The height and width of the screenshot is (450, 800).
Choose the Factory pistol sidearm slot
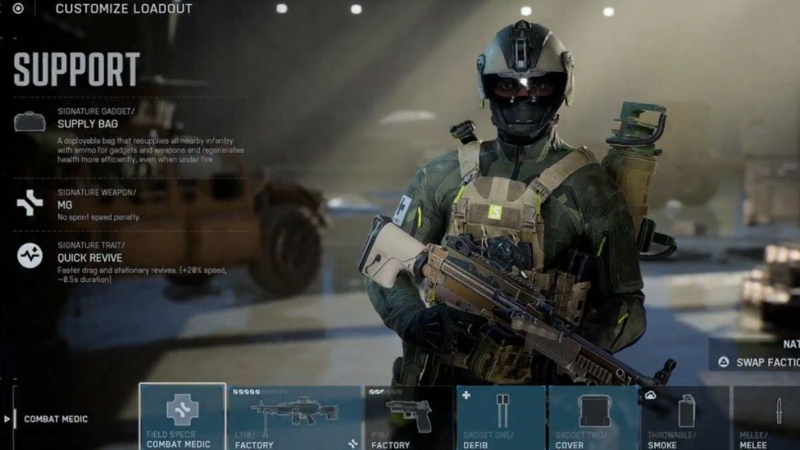(x=408, y=417)
